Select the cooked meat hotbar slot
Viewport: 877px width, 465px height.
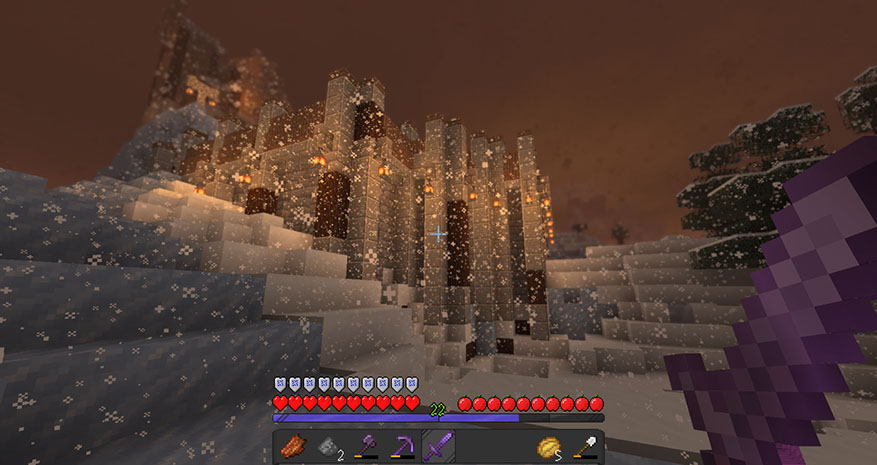coord(292,446)
